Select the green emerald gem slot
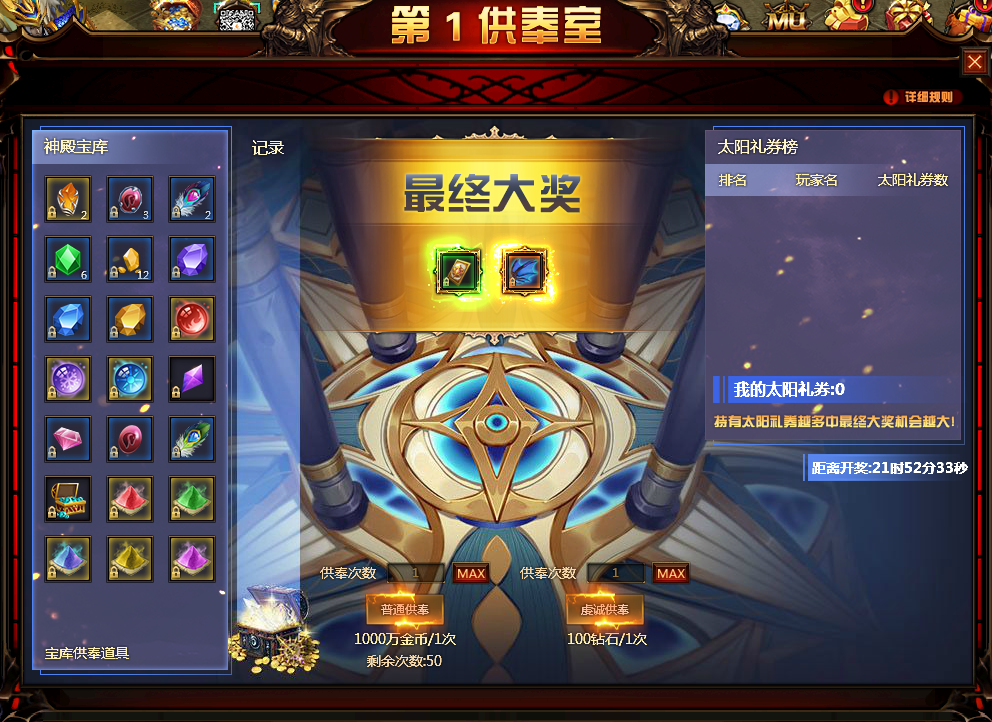Screen dimensions: 992x722 pyautogui.click(x=68, y=259)
